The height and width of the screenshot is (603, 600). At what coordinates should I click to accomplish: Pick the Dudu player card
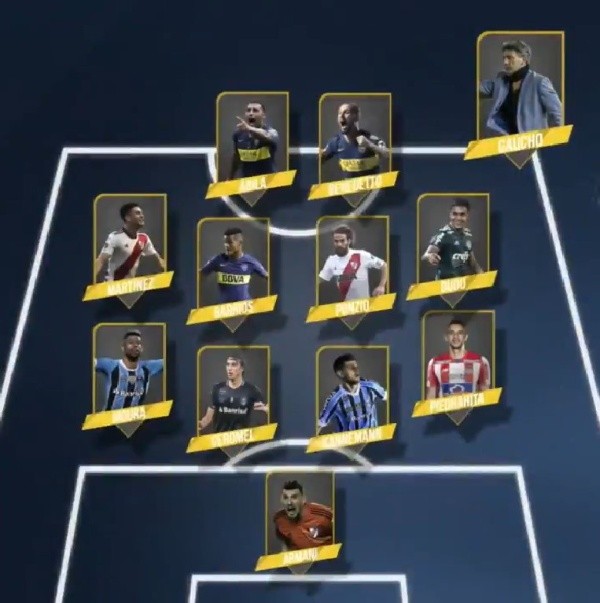(x=452, y=243)
